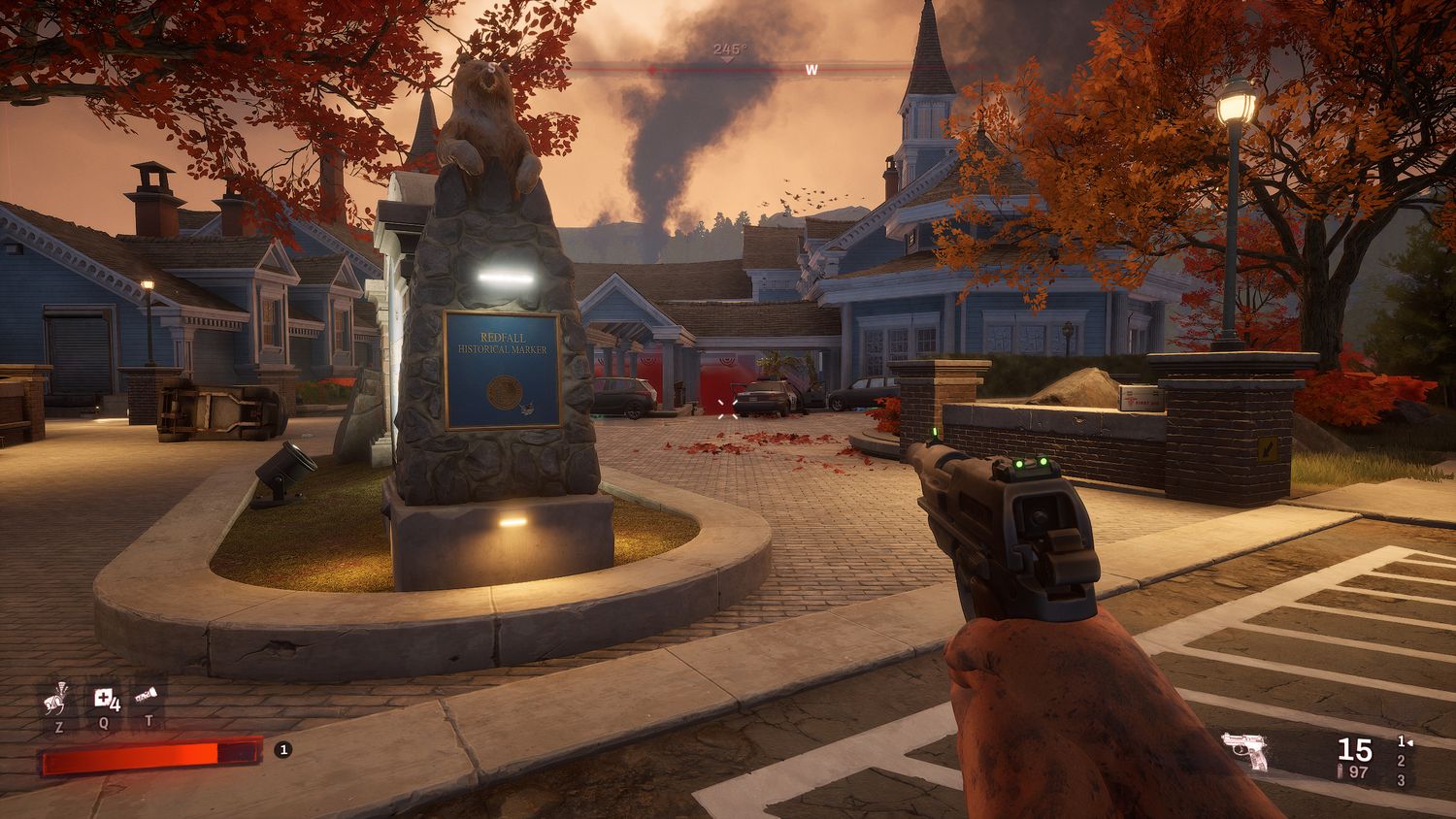Screen dimensions: 1456x819
Task: Use the medkit item icon
Action: point(105,697)
